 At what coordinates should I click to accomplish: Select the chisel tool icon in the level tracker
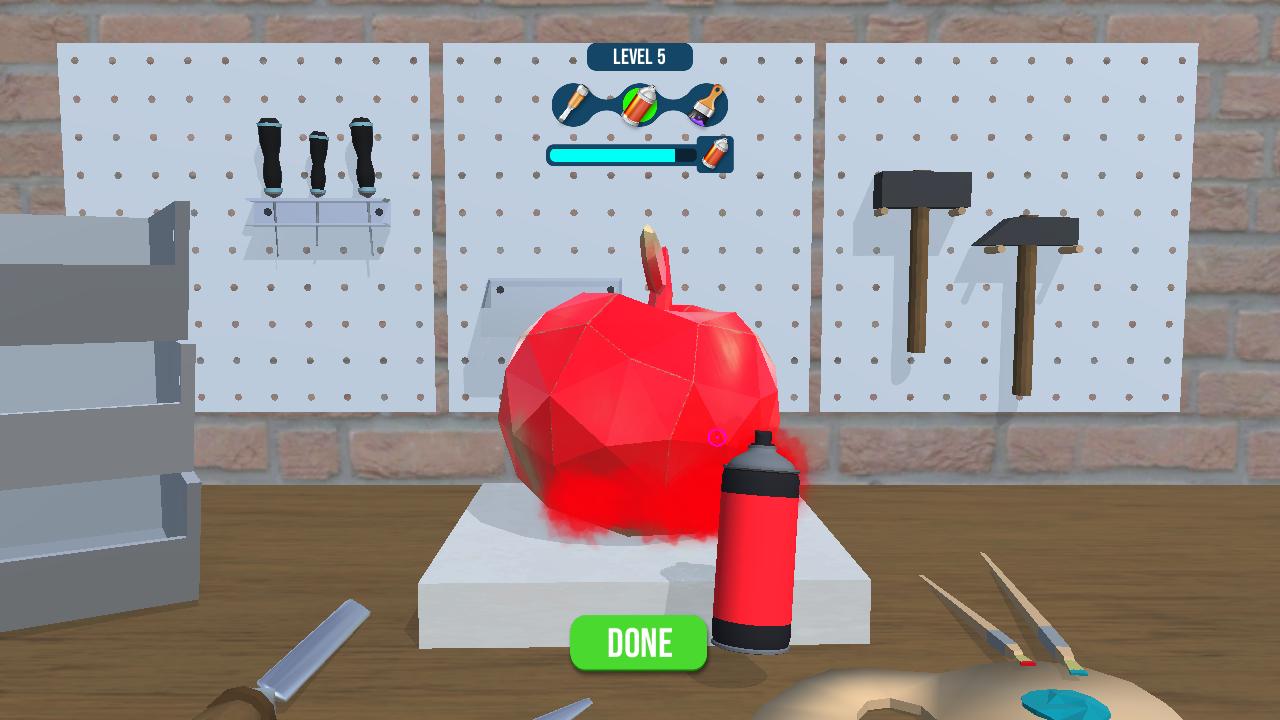pyautogui.click(x=573, y=104)
